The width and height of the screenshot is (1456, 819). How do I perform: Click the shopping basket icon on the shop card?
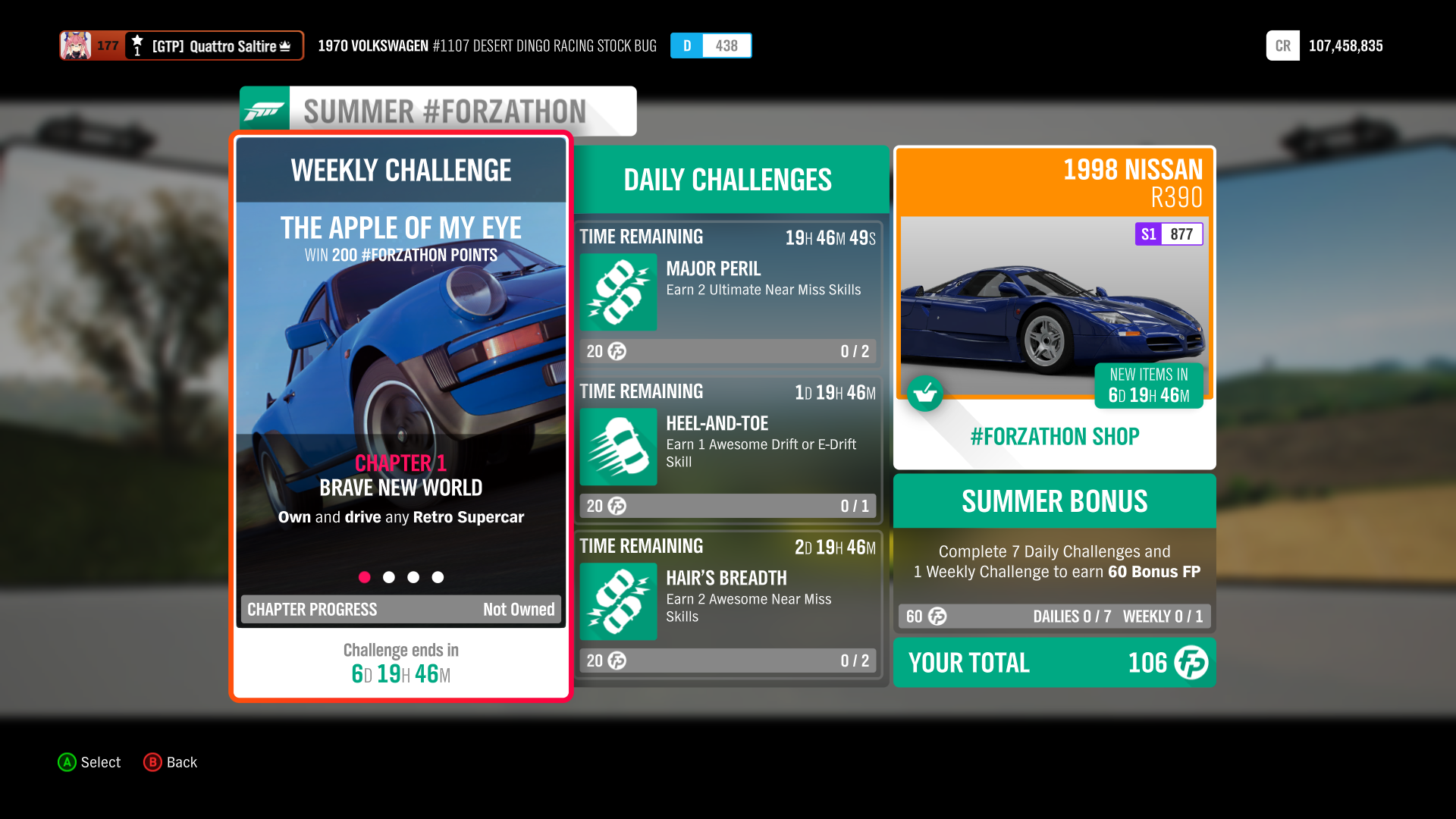click(x=925, y=394)
